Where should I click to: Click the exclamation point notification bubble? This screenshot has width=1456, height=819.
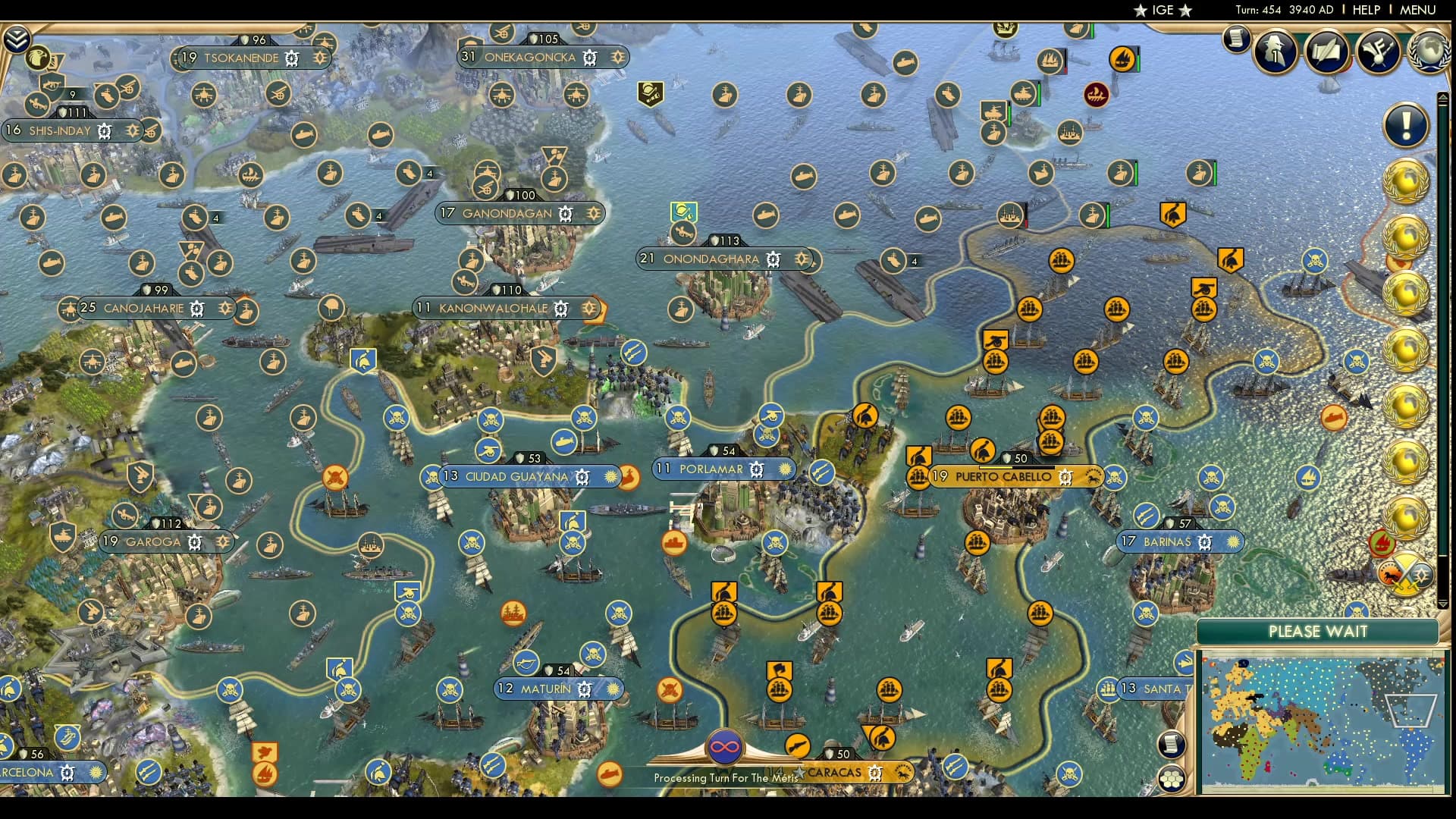[1407, 125]
